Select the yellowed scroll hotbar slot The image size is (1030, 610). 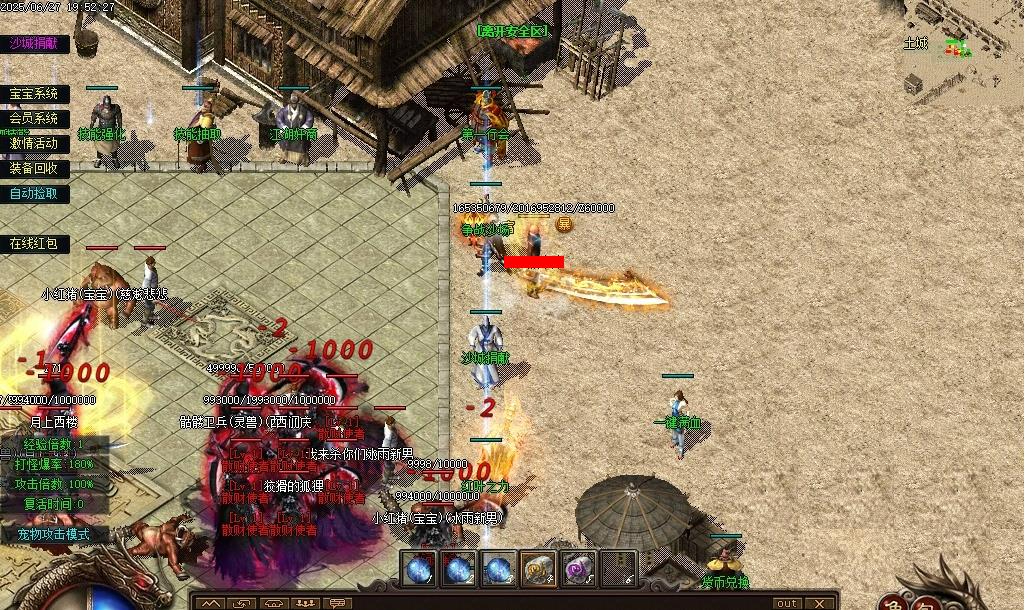click(x=538, y=569)
